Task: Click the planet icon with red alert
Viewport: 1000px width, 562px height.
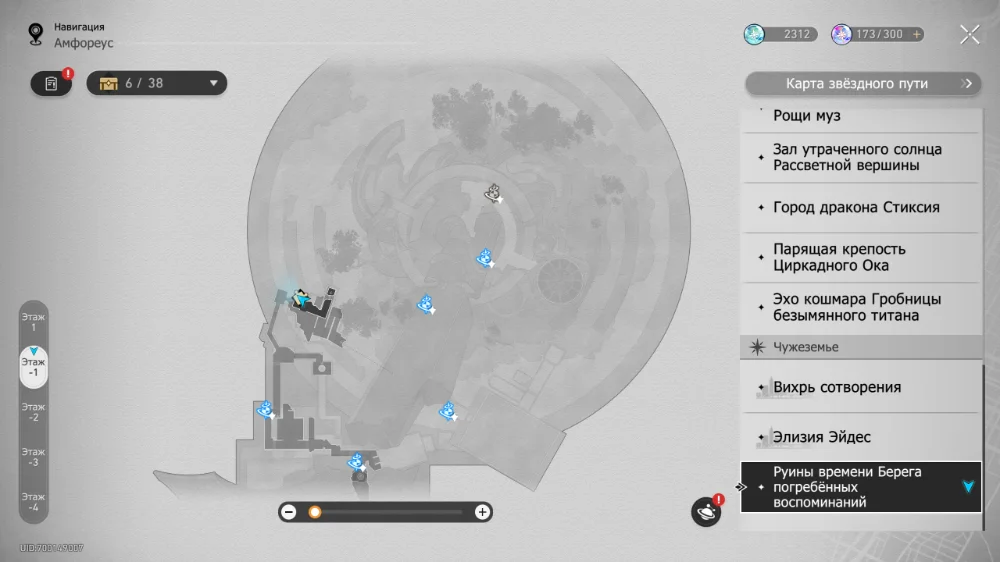Action: point(706,512)
